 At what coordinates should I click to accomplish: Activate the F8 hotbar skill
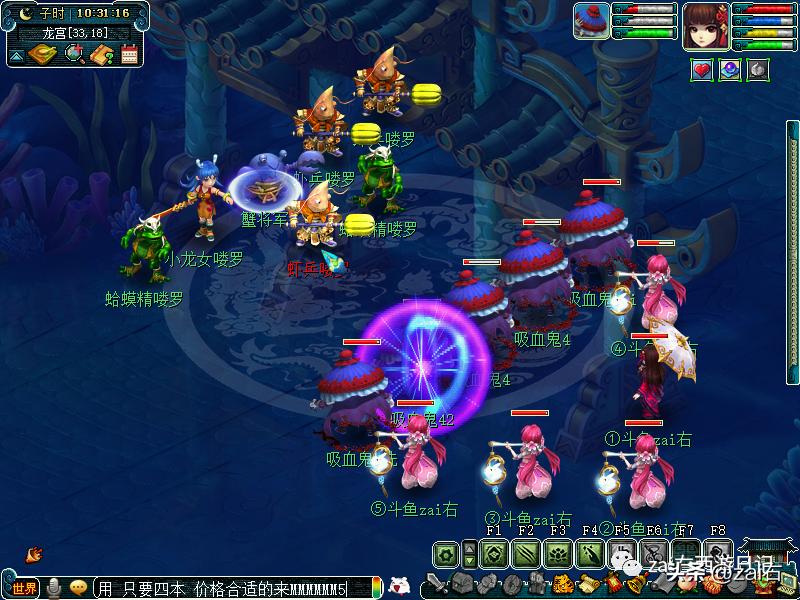coord(718,554)
